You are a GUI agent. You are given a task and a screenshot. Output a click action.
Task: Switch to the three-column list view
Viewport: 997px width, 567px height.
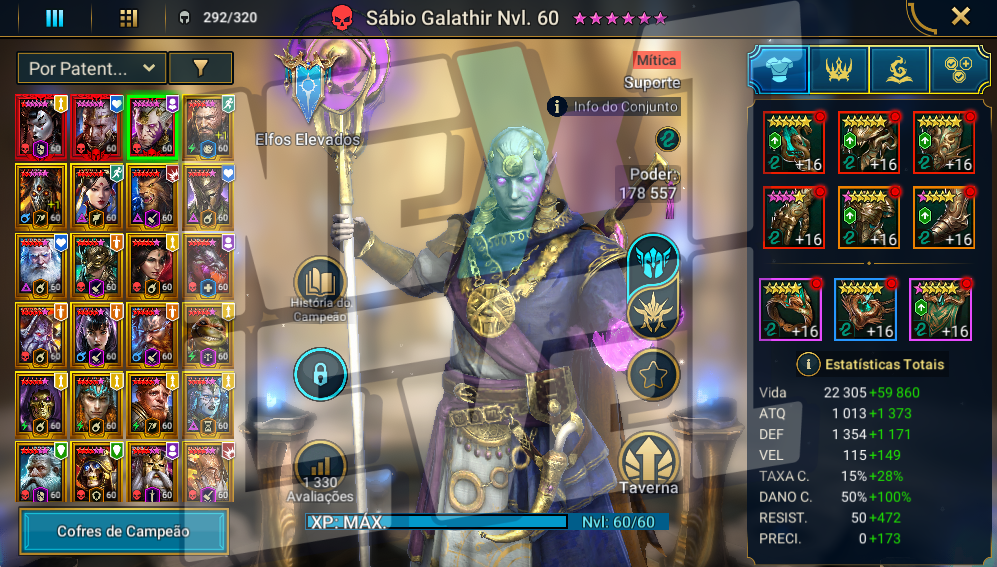pyautogui.click(x=55, y=18)
